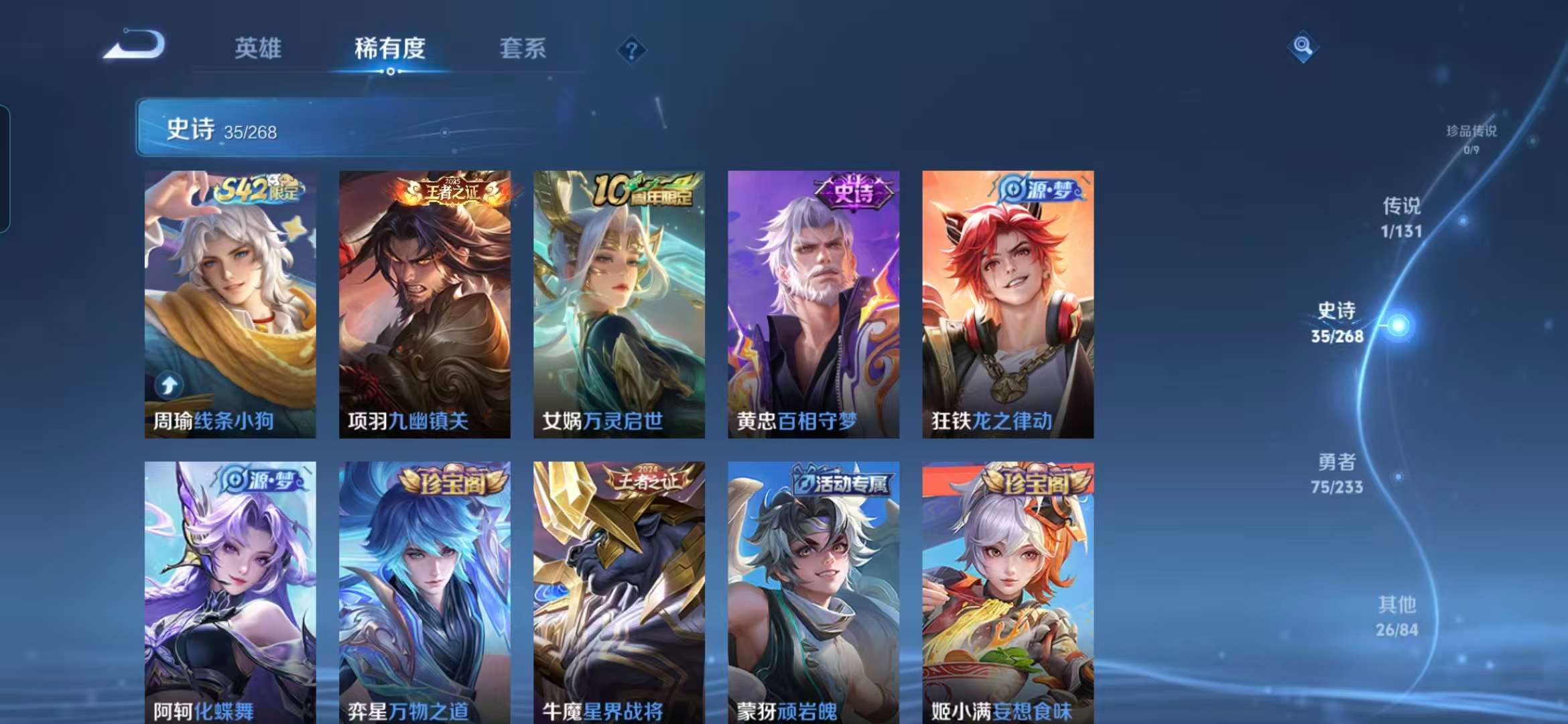
Task: Open the skin search magnifier icon
Action: pos(1304,46)
